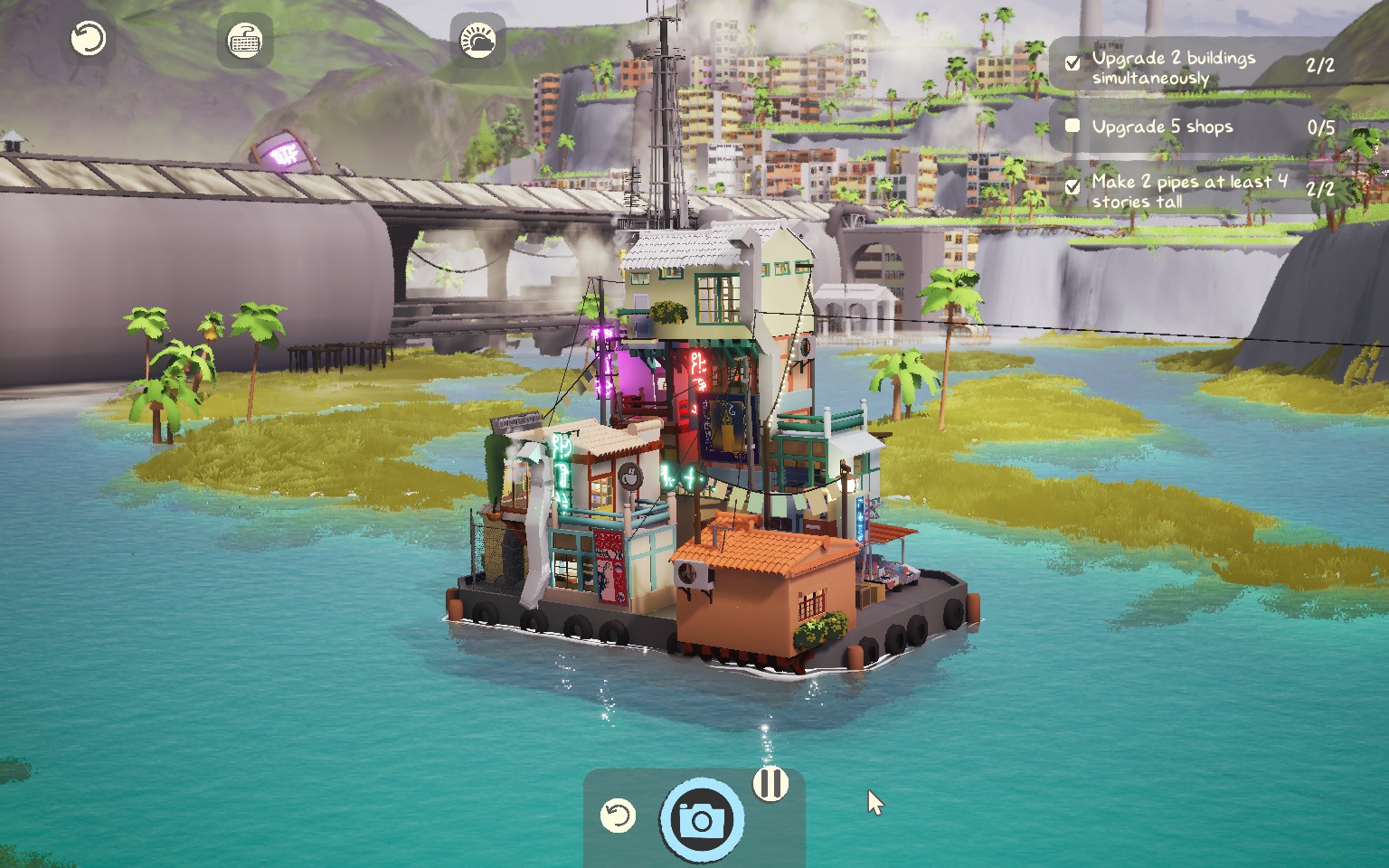Take a photo with the camera button
The height and width of the screenshot is (868, 1389).
pyautogui.click(x=702, y=819)
